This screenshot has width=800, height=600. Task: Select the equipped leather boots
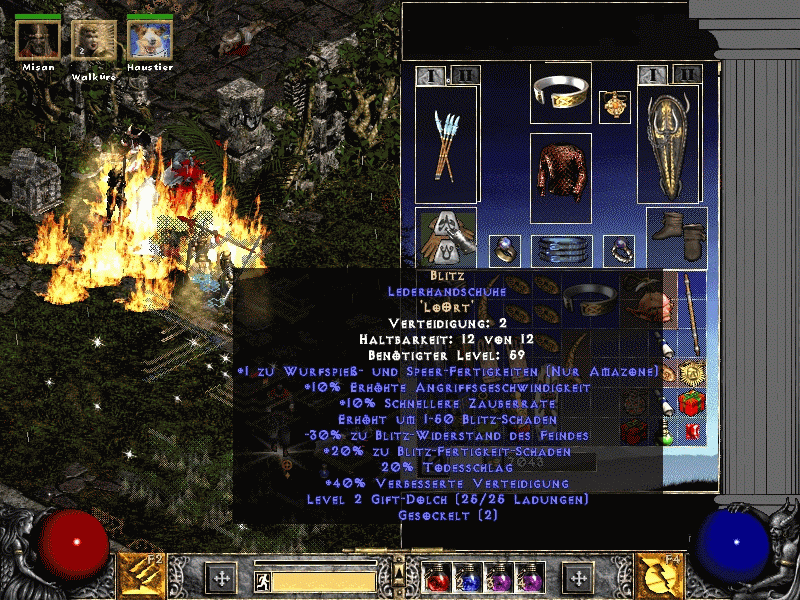point(677,238)
